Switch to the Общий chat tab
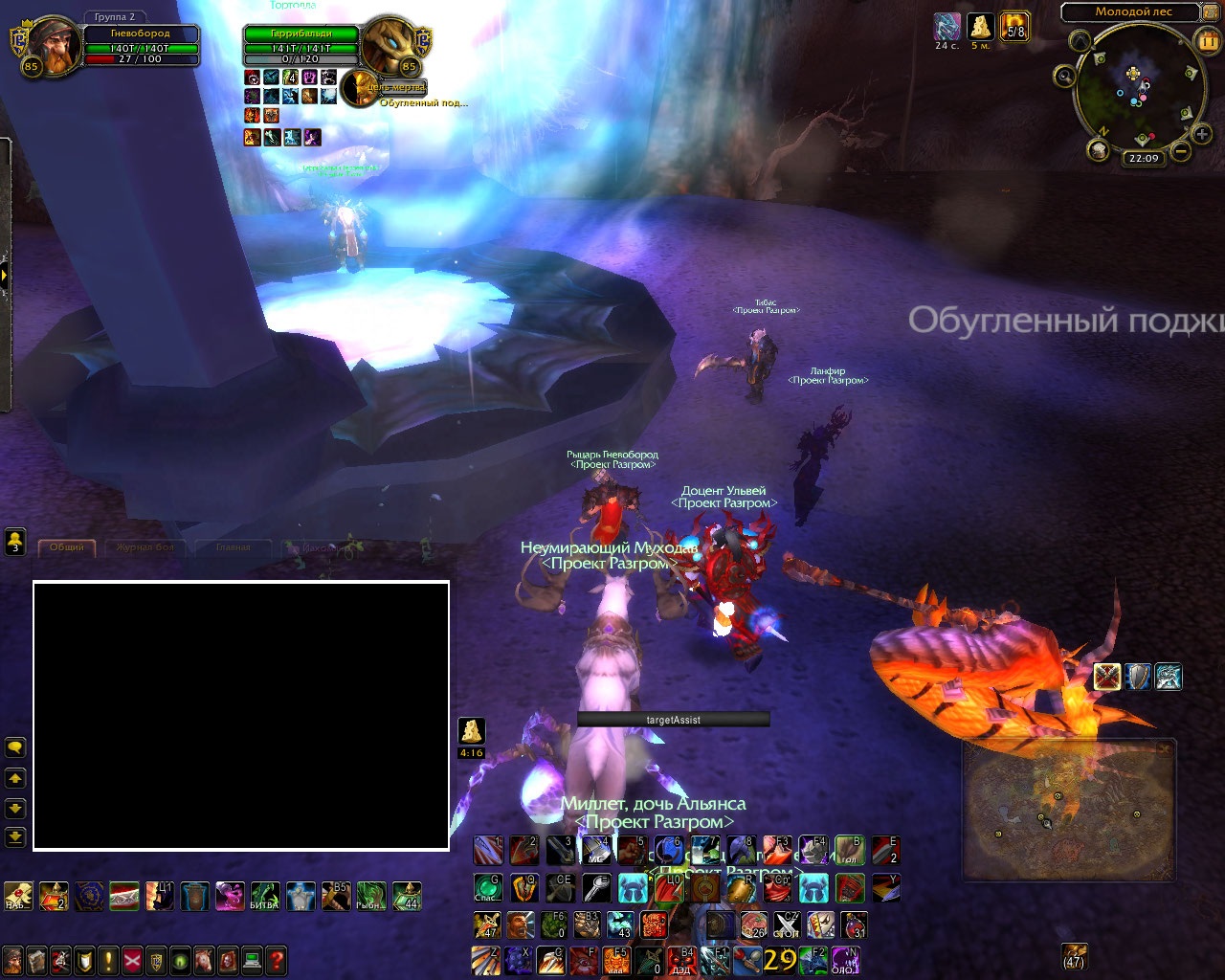1225x980 pixels. coord(67,547)
